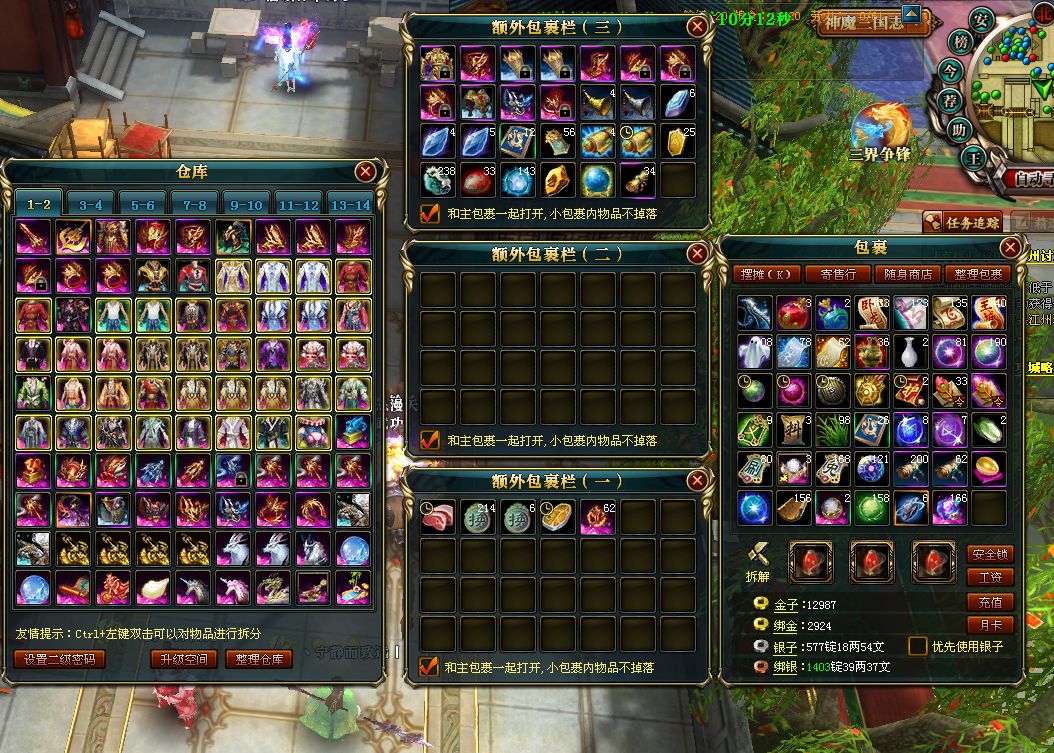The width and height of the screenshot is (1054, 753).
Task: Open 随身商店 portable shop
Action: pyautogui.click(x=907, y=274)
